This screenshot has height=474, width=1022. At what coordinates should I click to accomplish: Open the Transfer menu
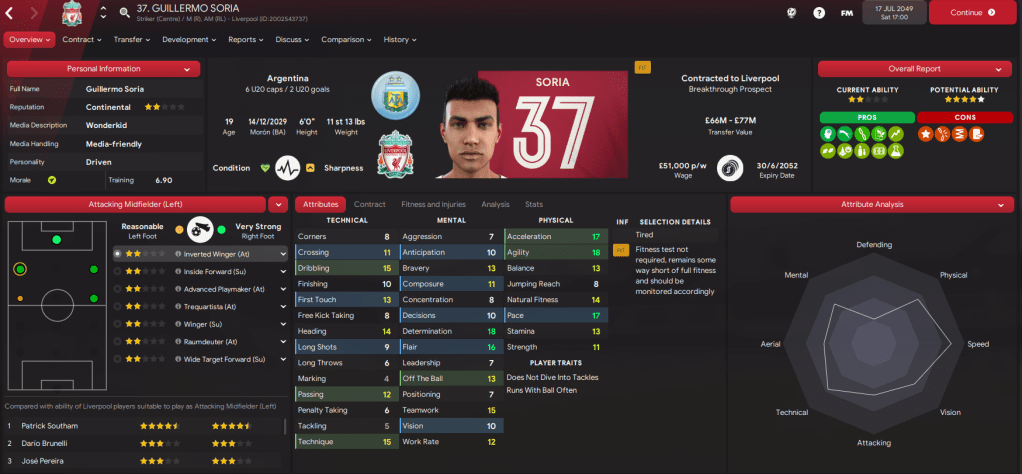(132, 40)
